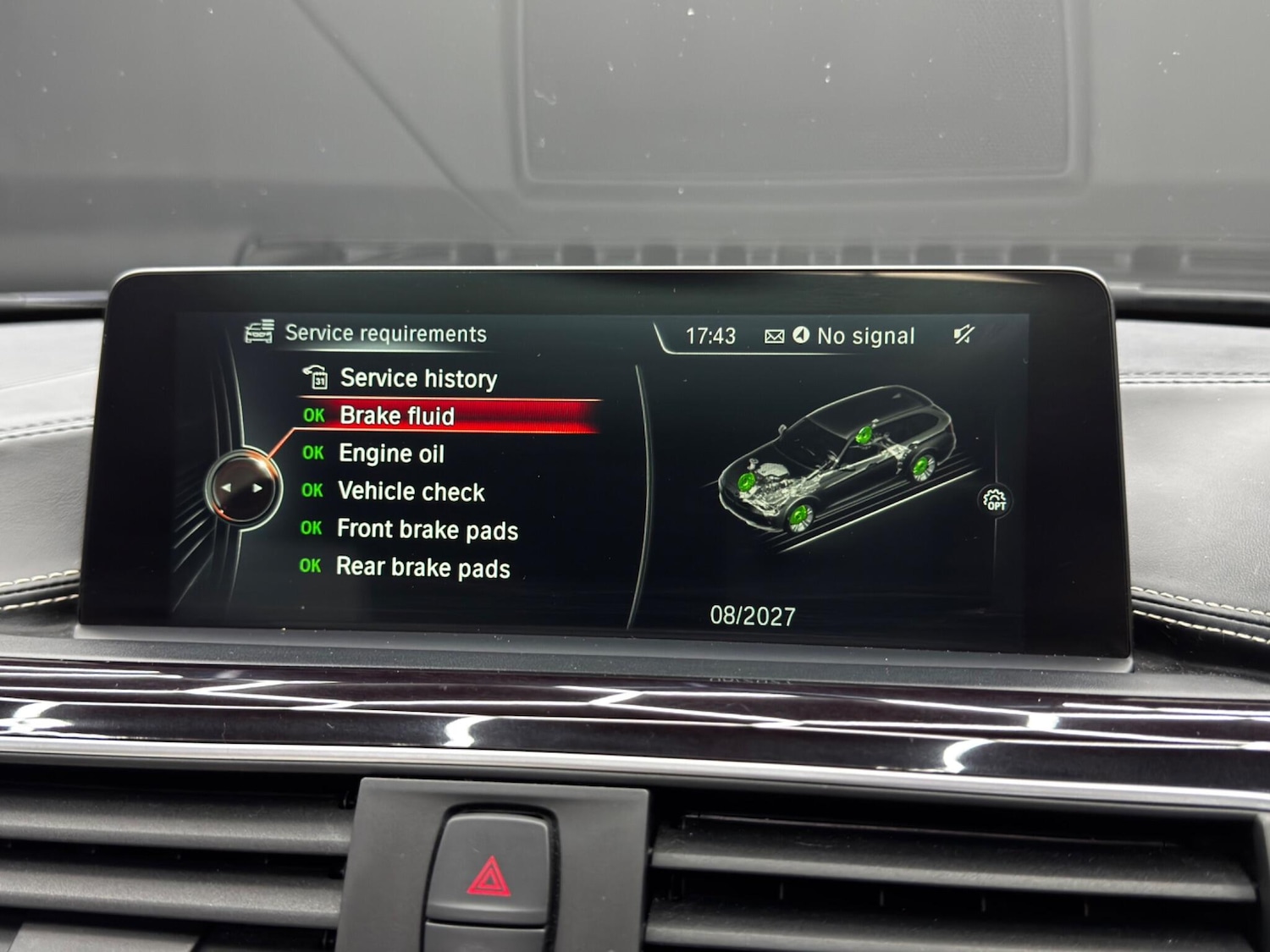Viewport: 1270px width, 952px height.
Task: Choose the Rear brake pads service entry
Action: click(423, 568)
